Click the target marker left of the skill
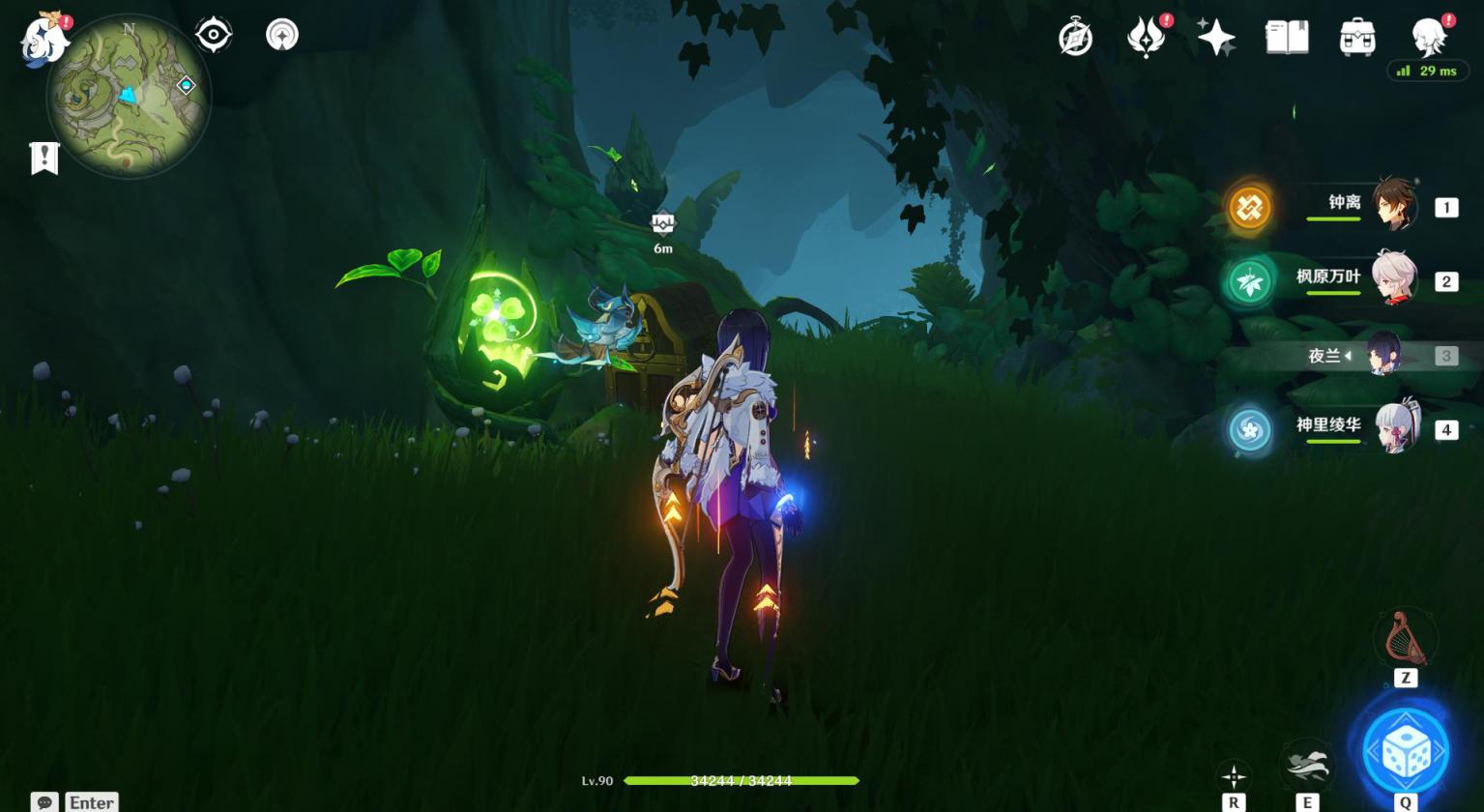The height and width of the screenshot is (812, 1484). [1234, 775]
